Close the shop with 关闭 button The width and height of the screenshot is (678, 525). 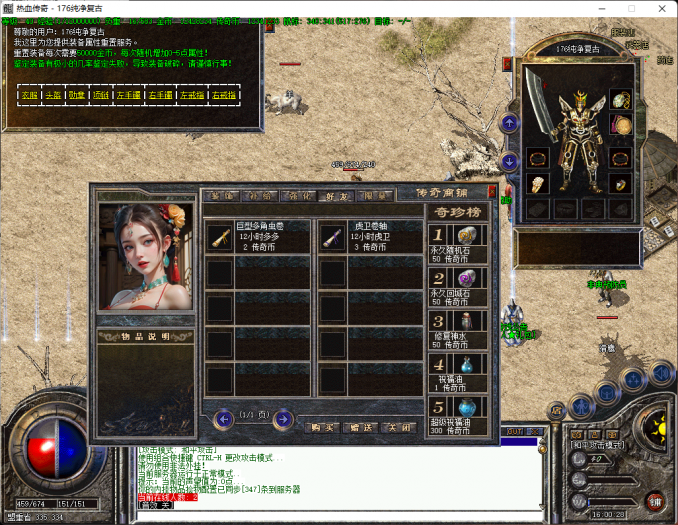[x=400, y=427]
